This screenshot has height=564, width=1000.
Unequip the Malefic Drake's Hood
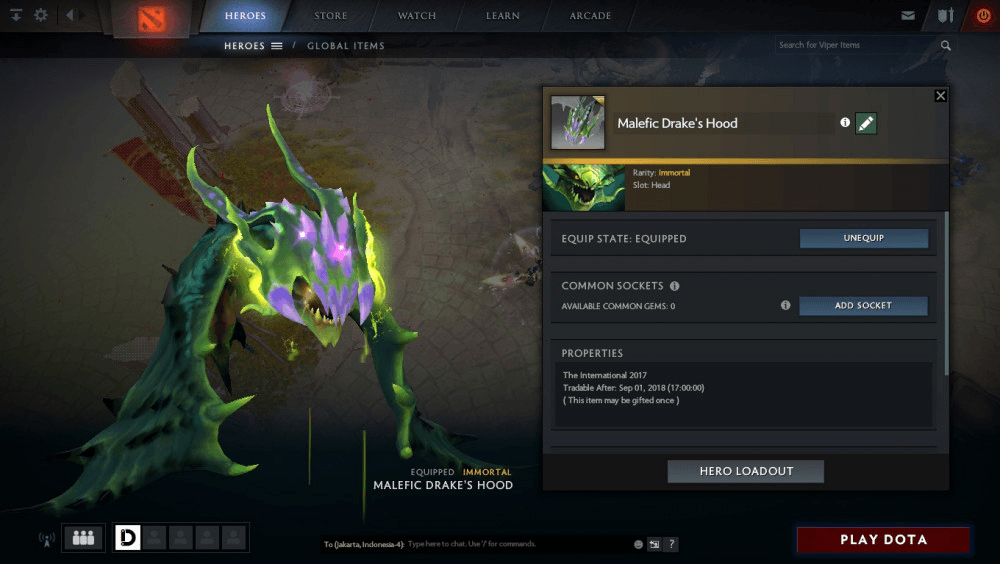(x=863, y=239)
